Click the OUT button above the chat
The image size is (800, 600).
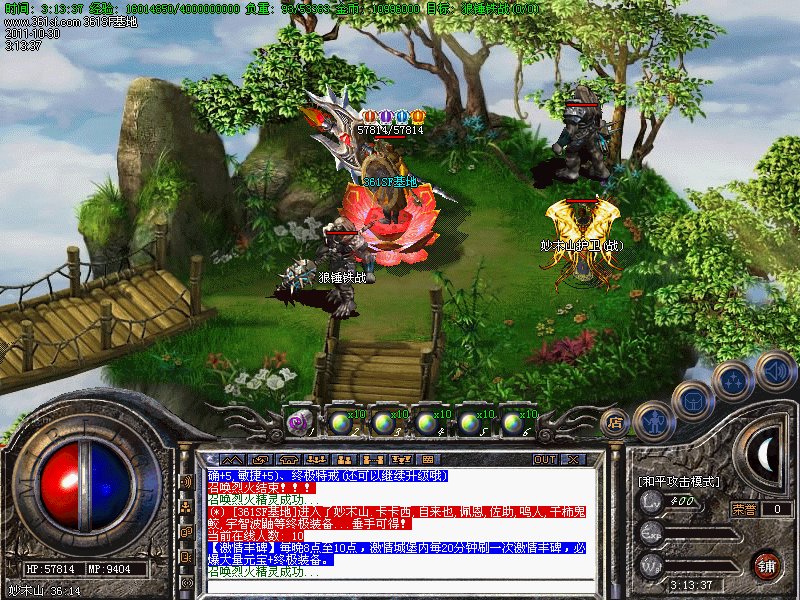544,459
